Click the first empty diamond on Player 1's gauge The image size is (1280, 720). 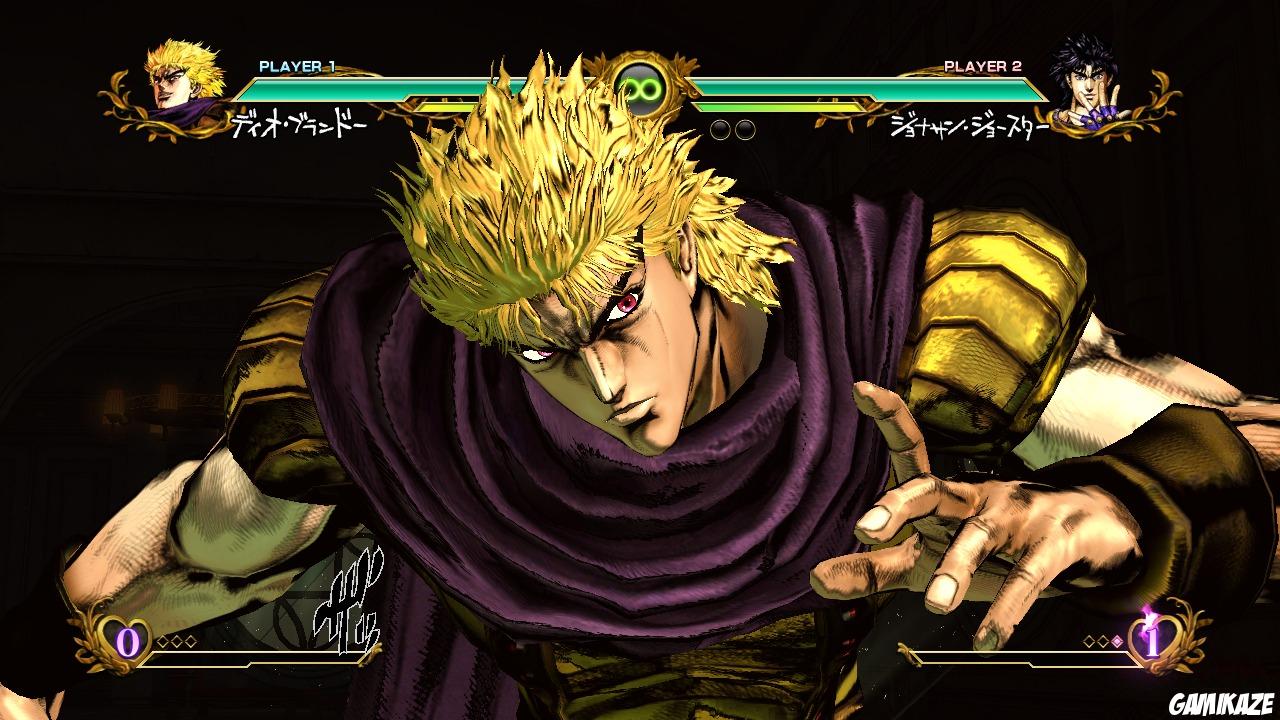(x=162, y=641)
